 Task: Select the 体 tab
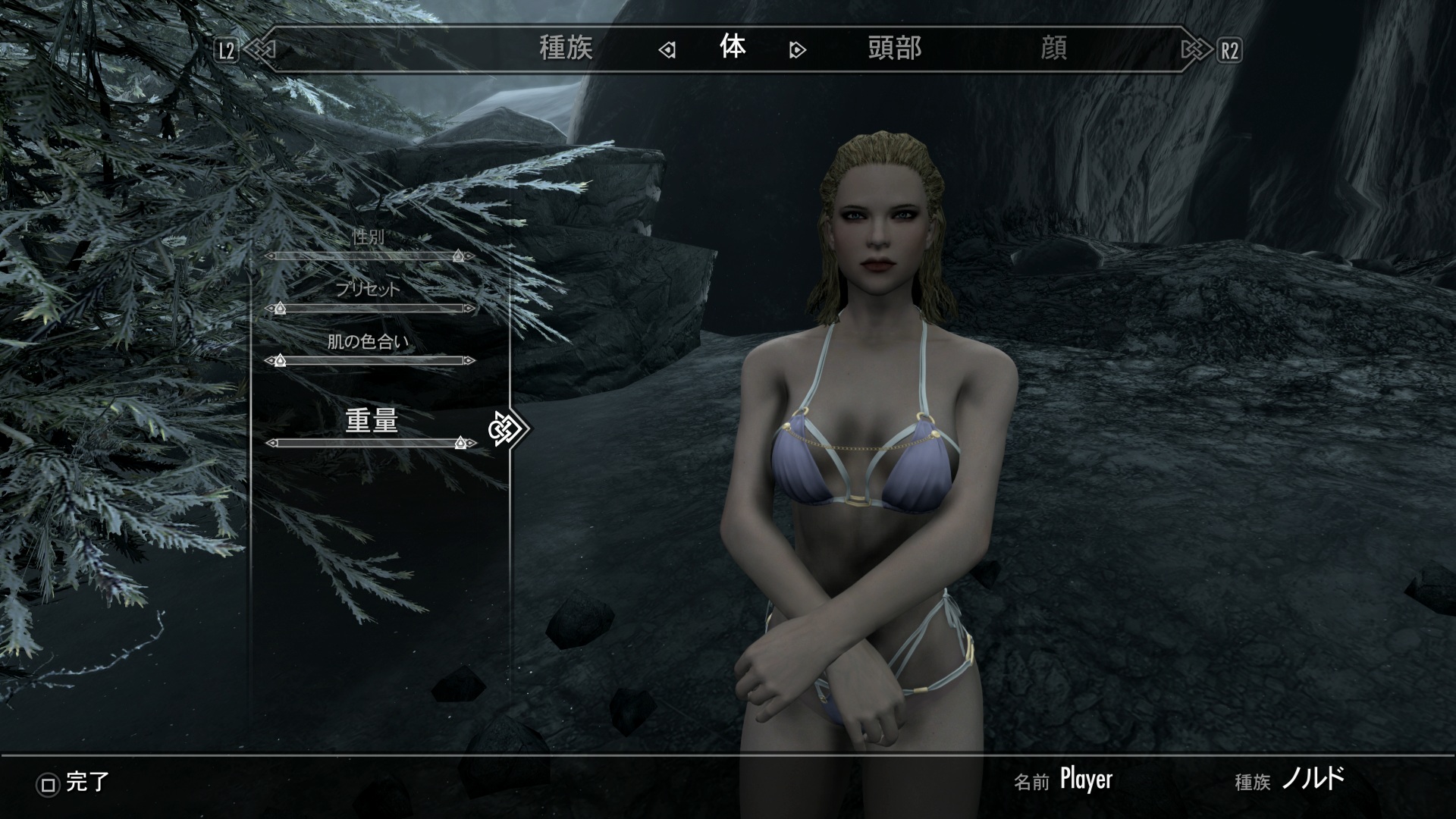point(733,48)
